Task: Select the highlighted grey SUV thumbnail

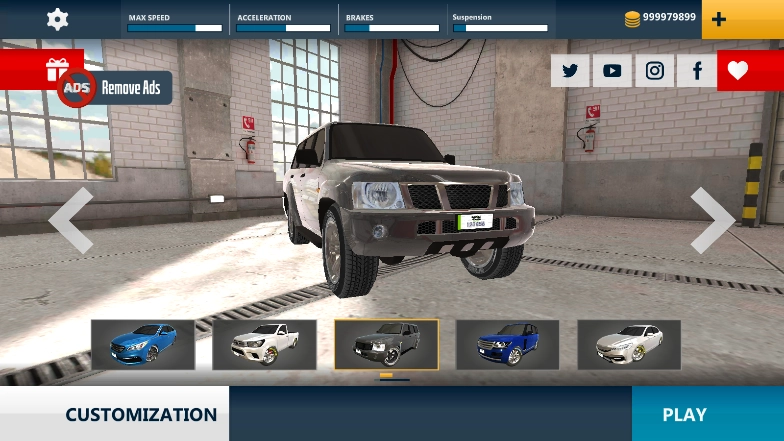Action: pos(386,344)
